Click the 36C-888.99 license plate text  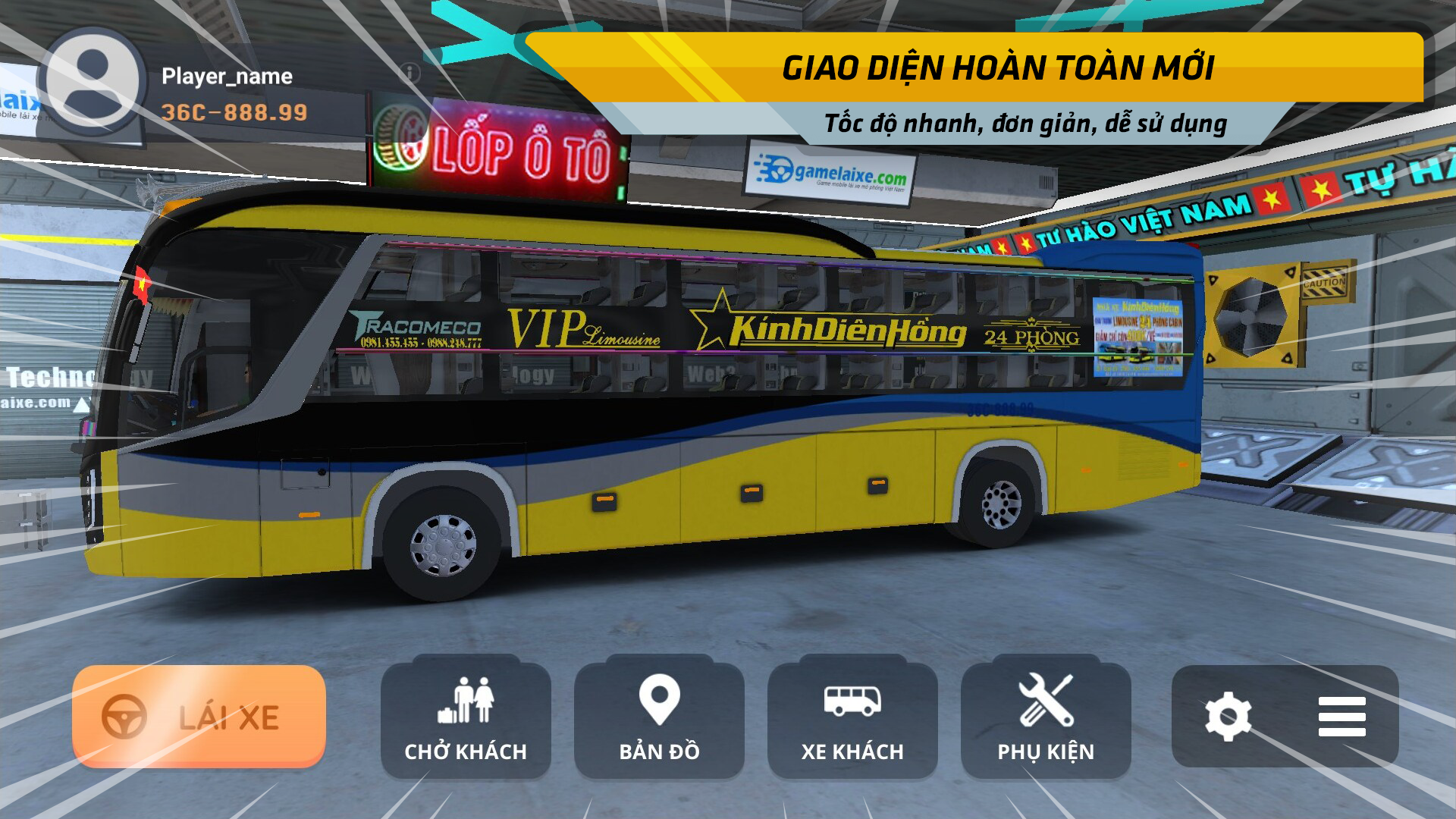pos(234,111)
